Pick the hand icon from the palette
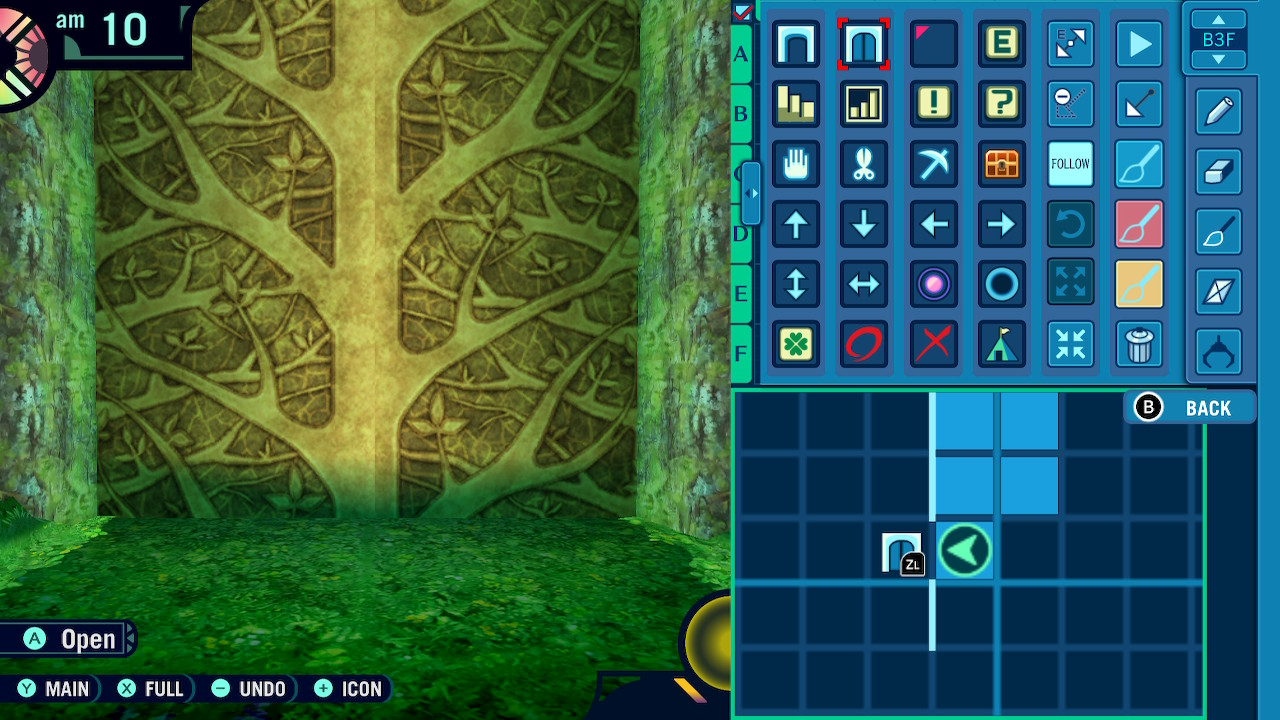 pyautogui.click(x=796, y=164)
